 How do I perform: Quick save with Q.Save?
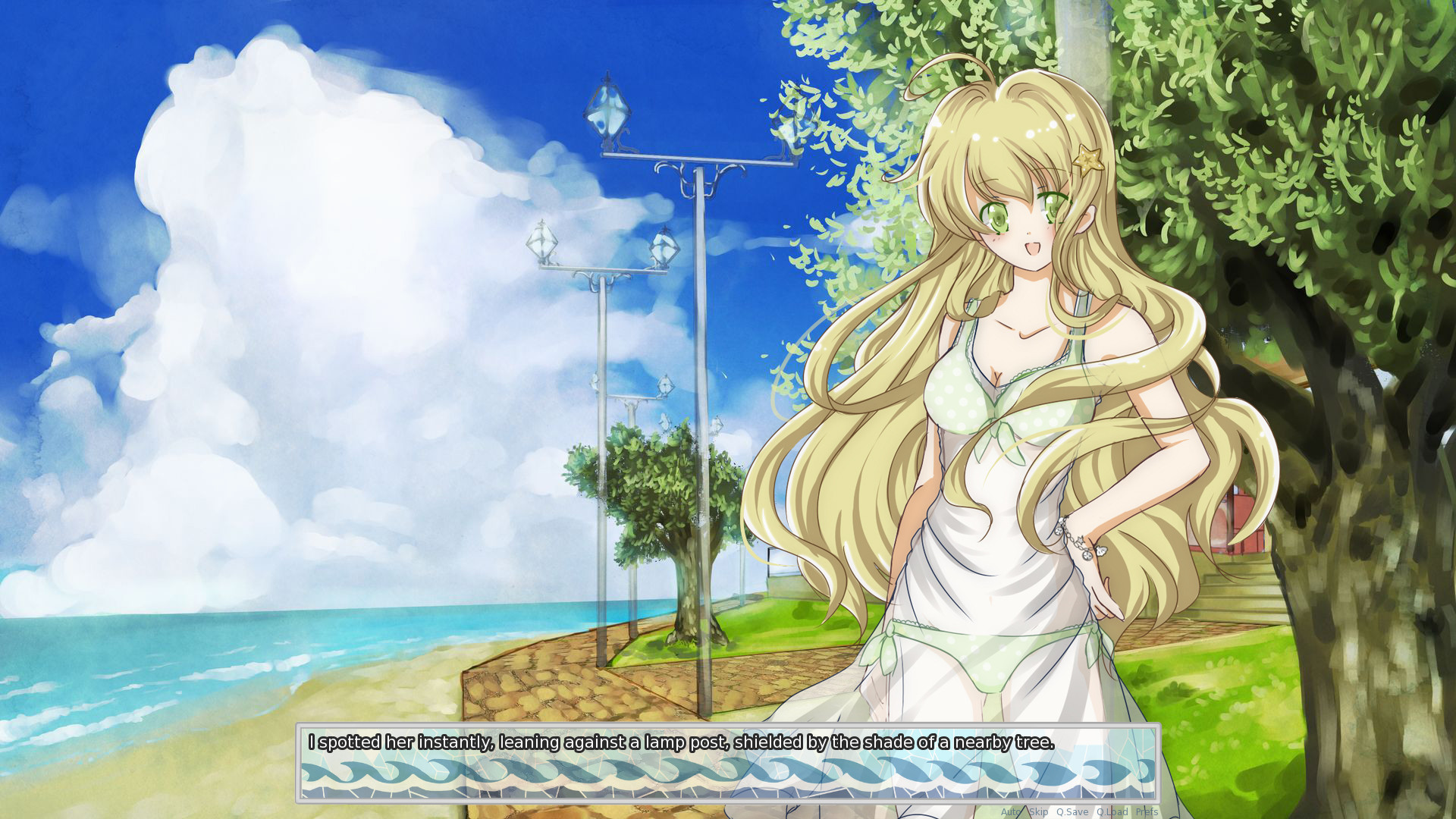tap(1072, 811)
